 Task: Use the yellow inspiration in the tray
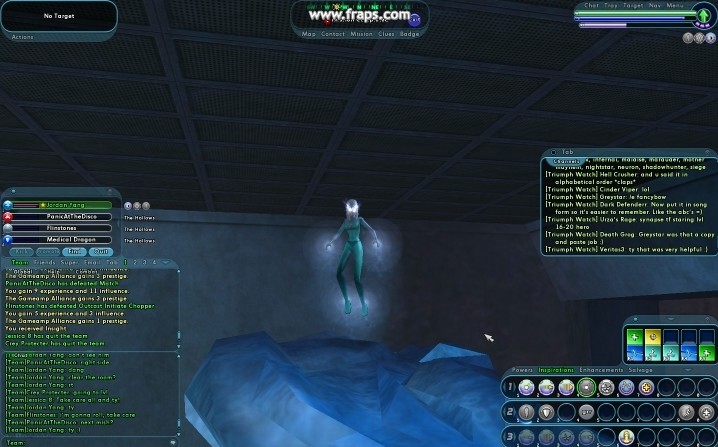pos(652,337)
